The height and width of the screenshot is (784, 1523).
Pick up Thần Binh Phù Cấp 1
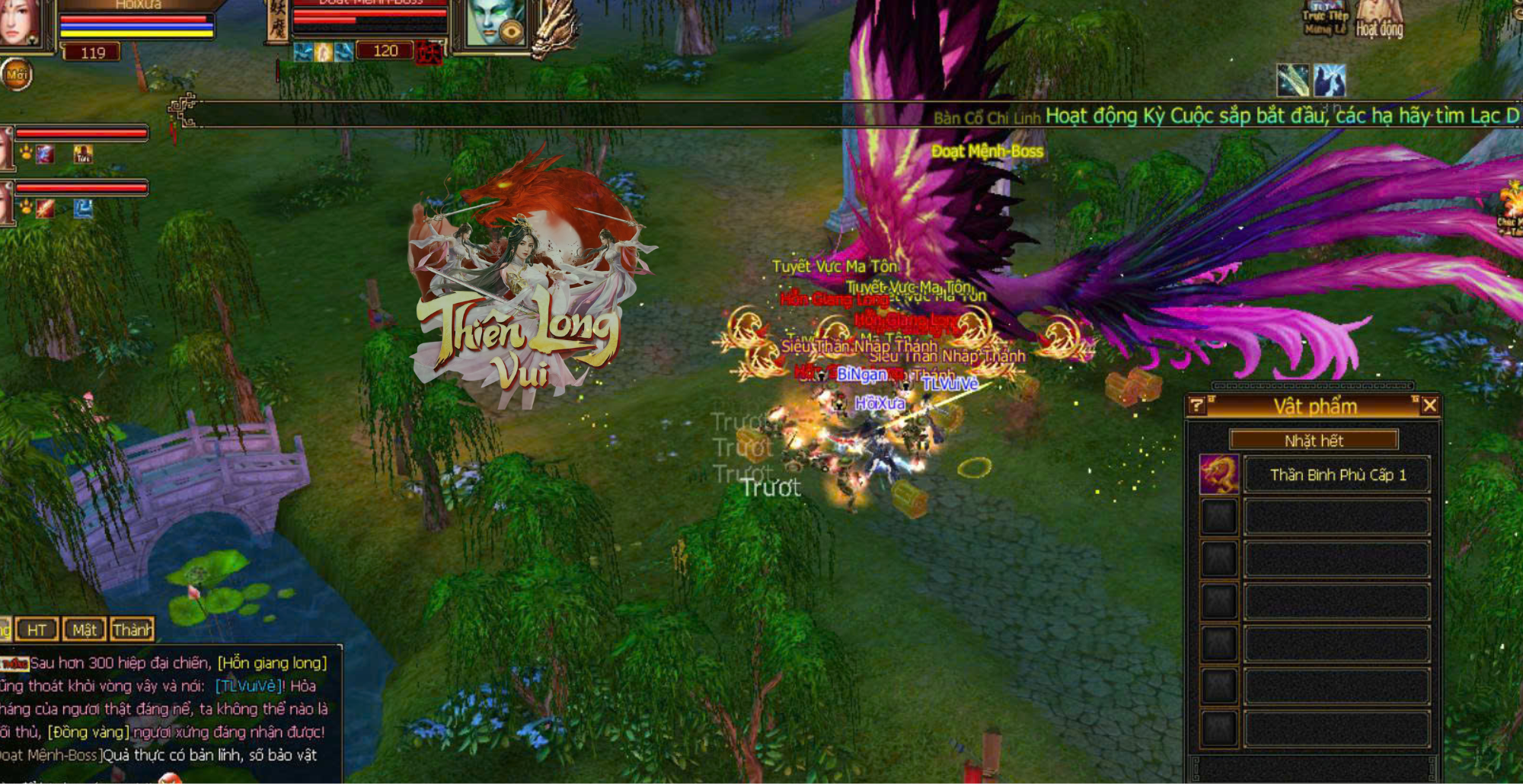[x=1337, y=475]
